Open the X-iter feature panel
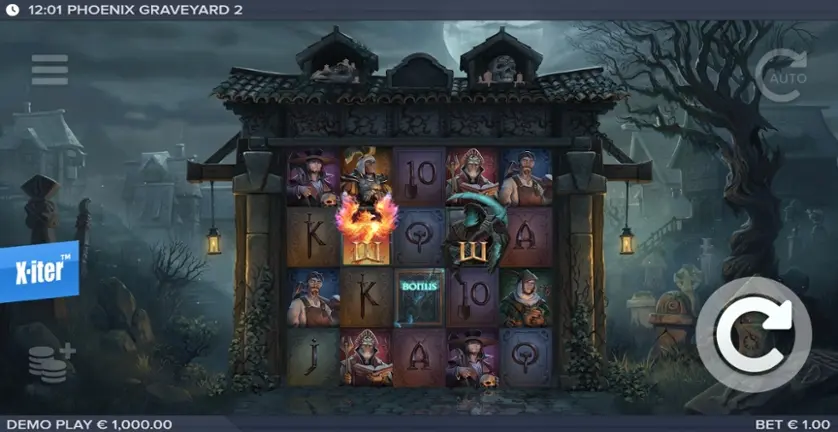This screenshot has width=838, height=432. pyautogui.click(x=40, y=271)
